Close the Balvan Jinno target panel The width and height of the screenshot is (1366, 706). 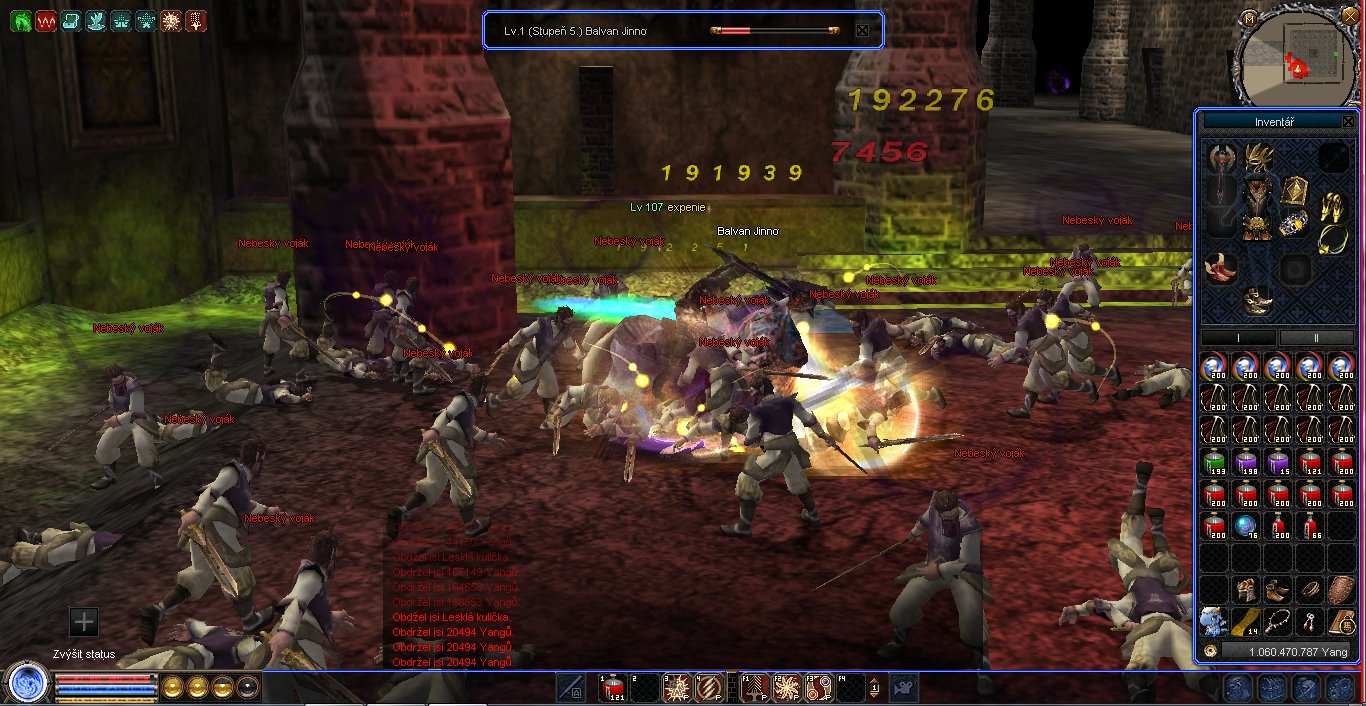(862, 30)
